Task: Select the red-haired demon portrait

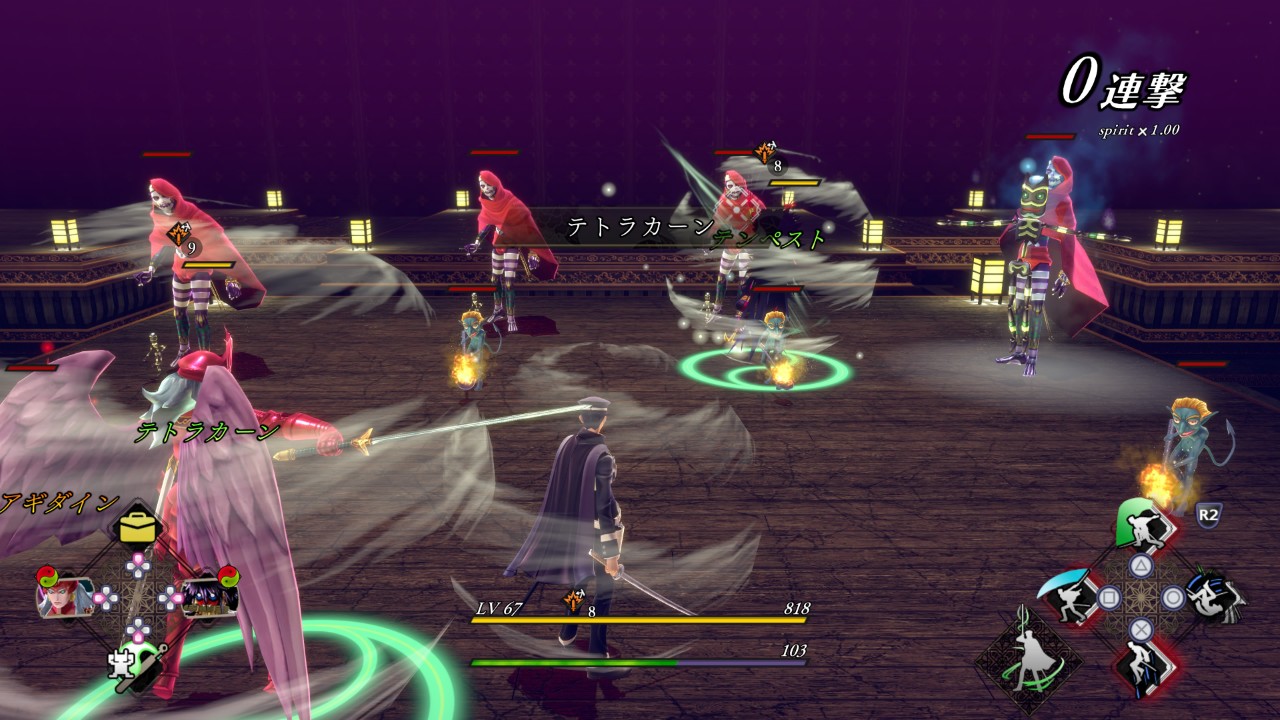Action: pos(66,597)
